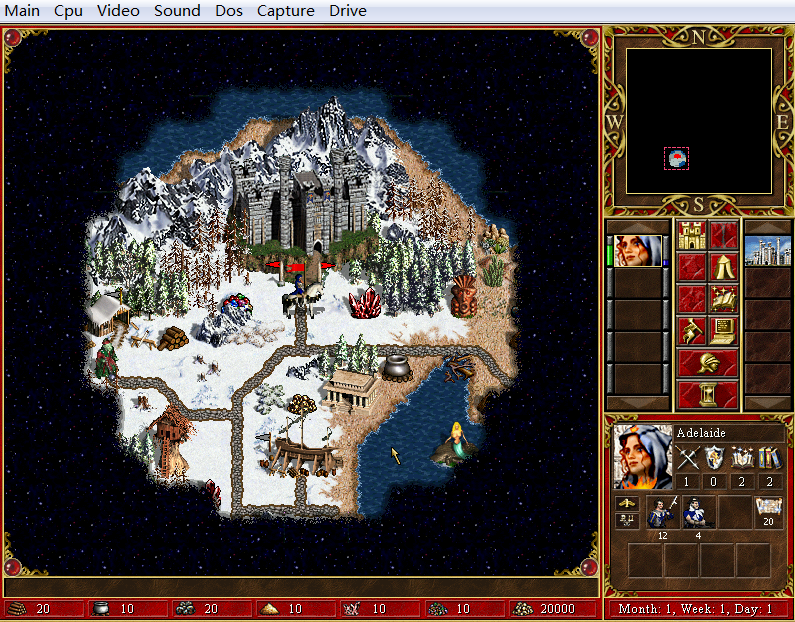Open the Video menu
Image resolution: width=795 pixels, height=622 pixels.
(118, 11)
